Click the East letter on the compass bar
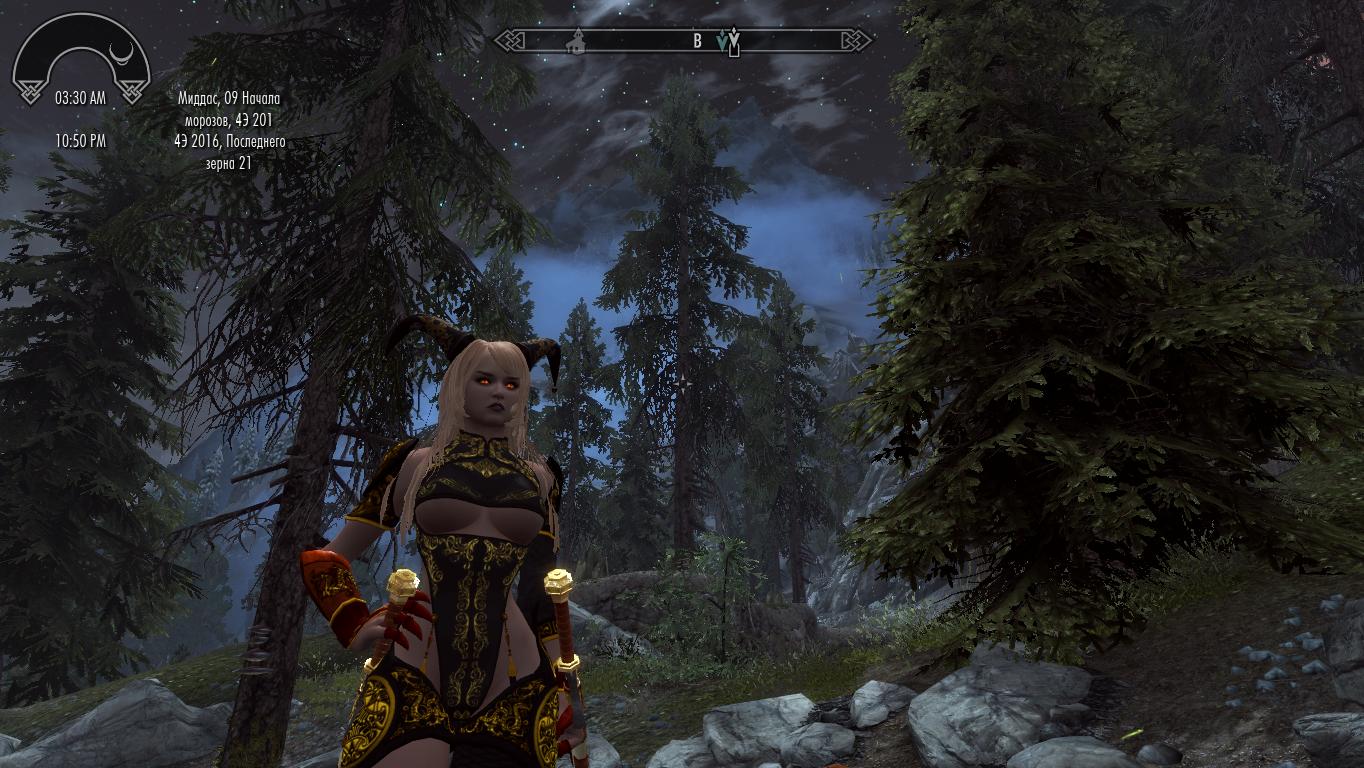Viewport: 1364px width, 768px height. 697,41
